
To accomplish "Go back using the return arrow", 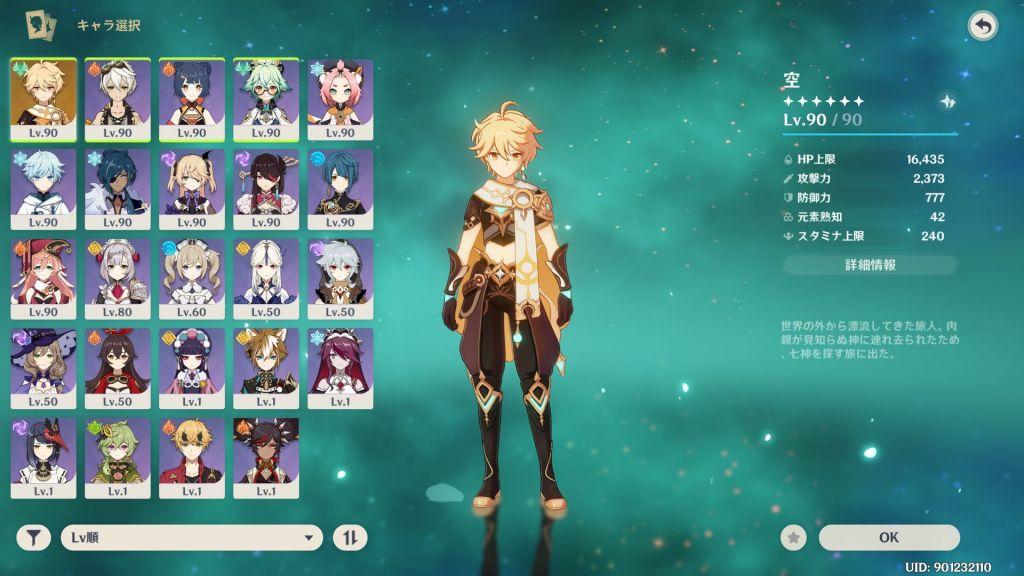I will pos(983,26).
